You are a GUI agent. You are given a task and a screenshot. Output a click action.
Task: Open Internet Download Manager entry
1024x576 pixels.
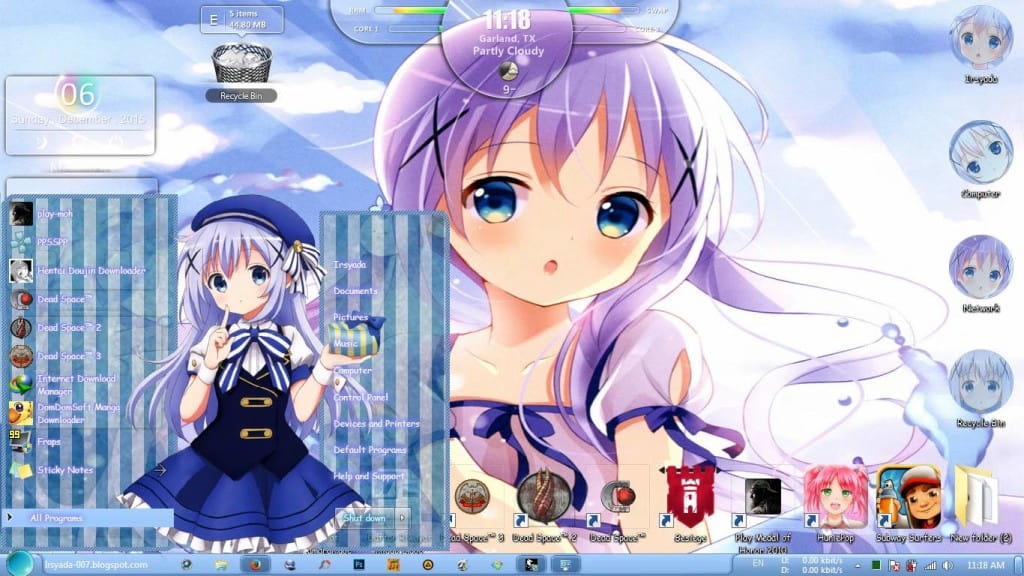(76, 384)
